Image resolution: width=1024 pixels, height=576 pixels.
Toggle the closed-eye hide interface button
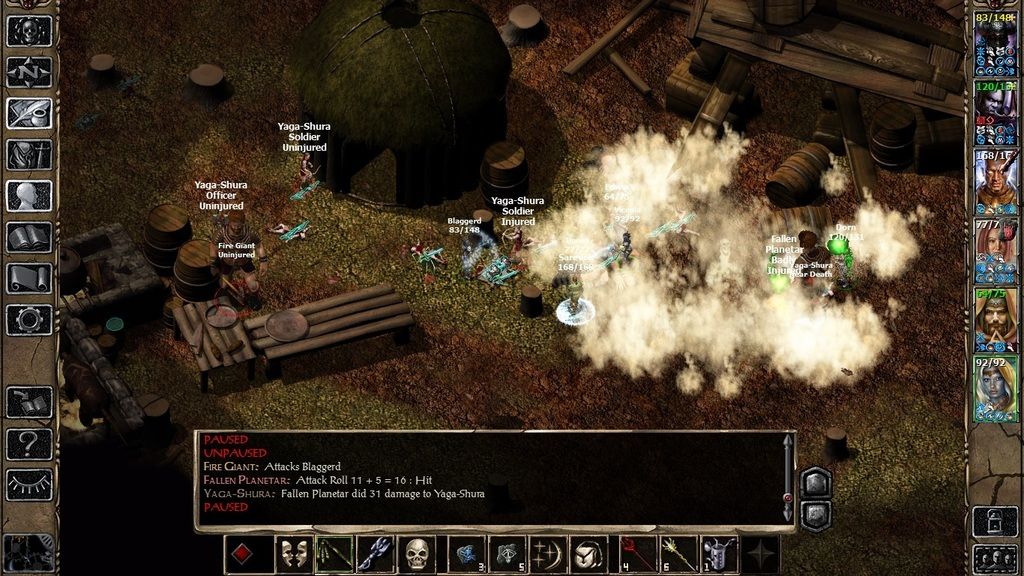coord(29,484)
